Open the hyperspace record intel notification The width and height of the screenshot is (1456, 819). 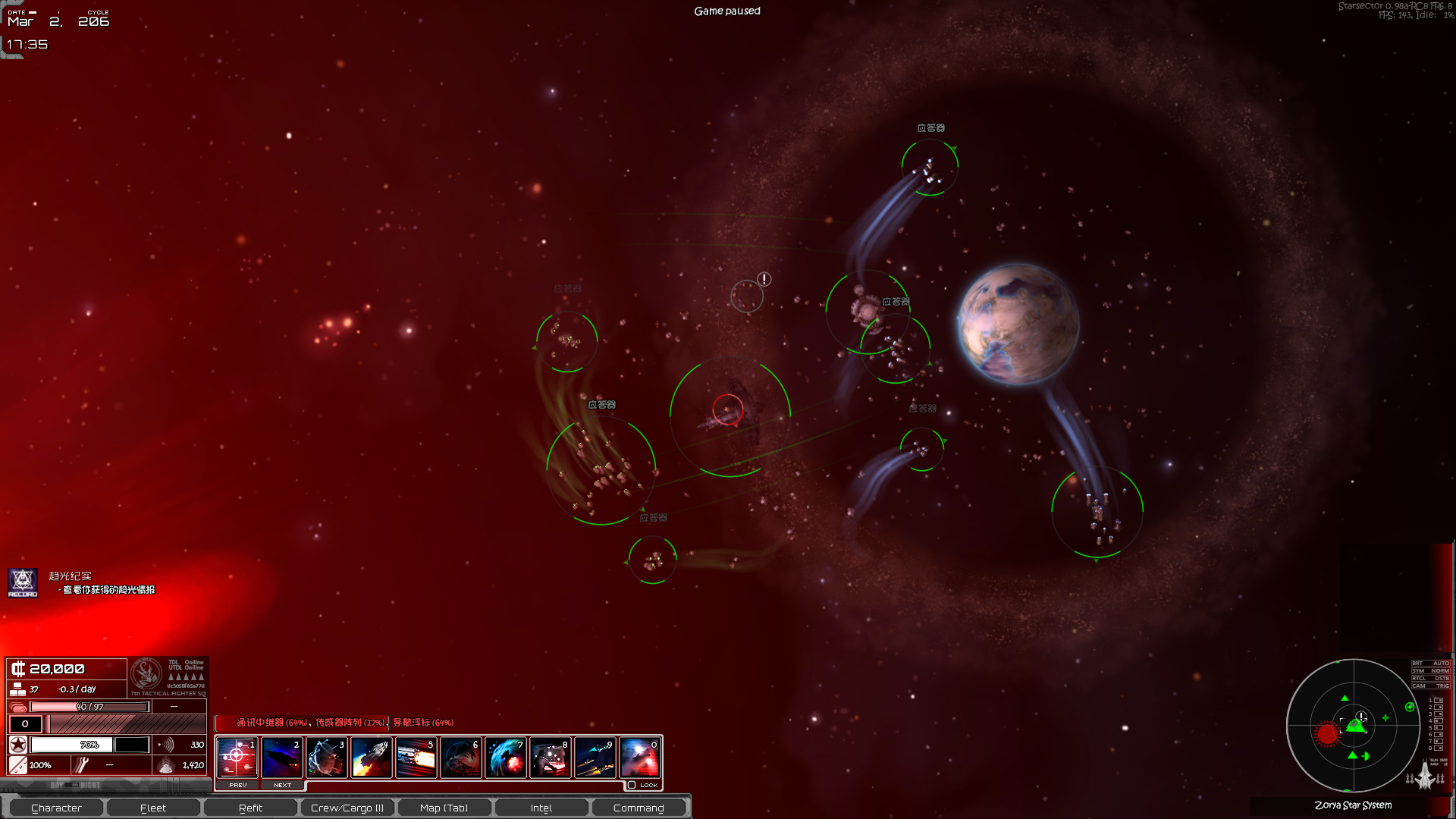click(23, 582)
